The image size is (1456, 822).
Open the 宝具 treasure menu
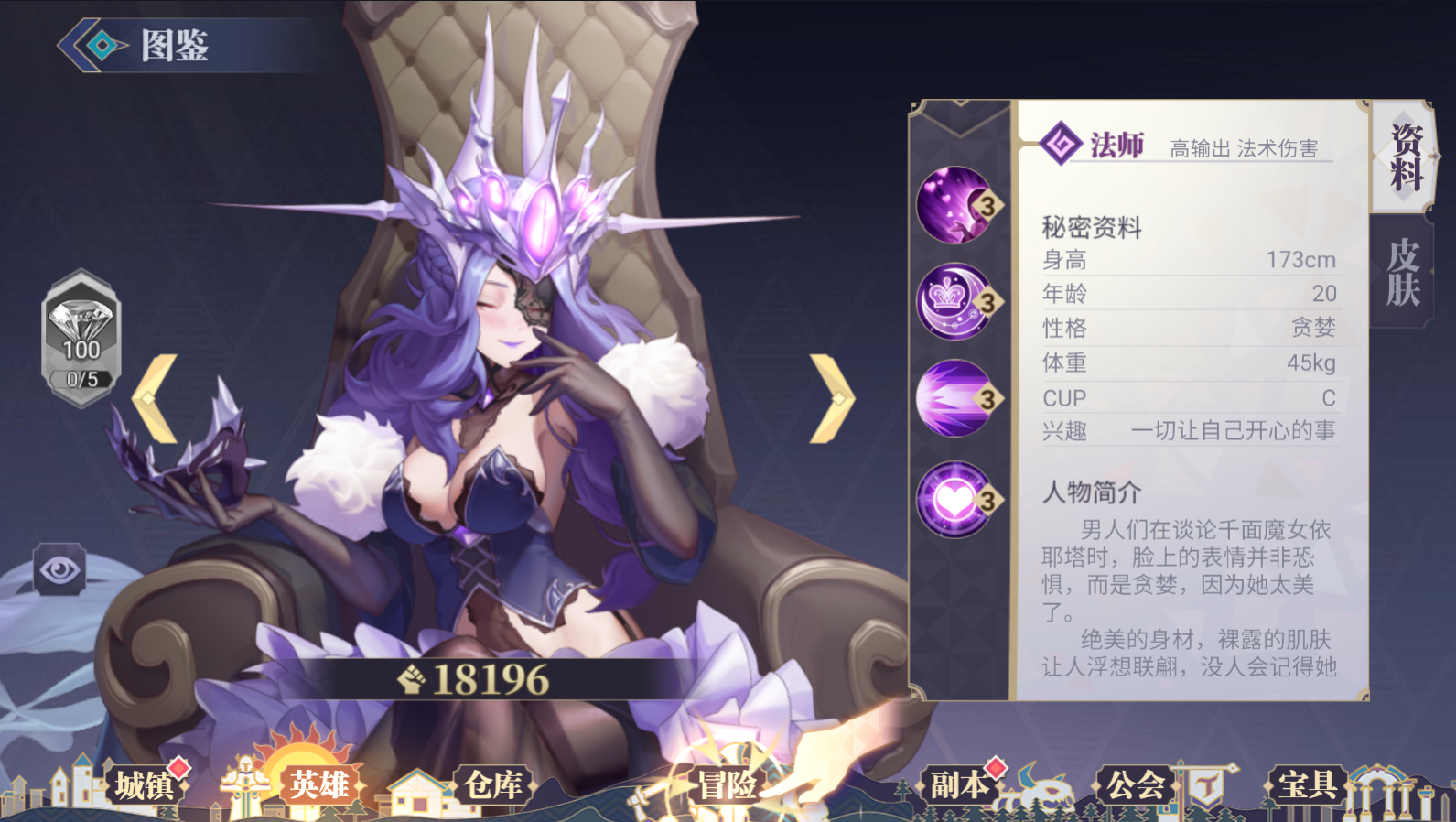click(1307, 785)
